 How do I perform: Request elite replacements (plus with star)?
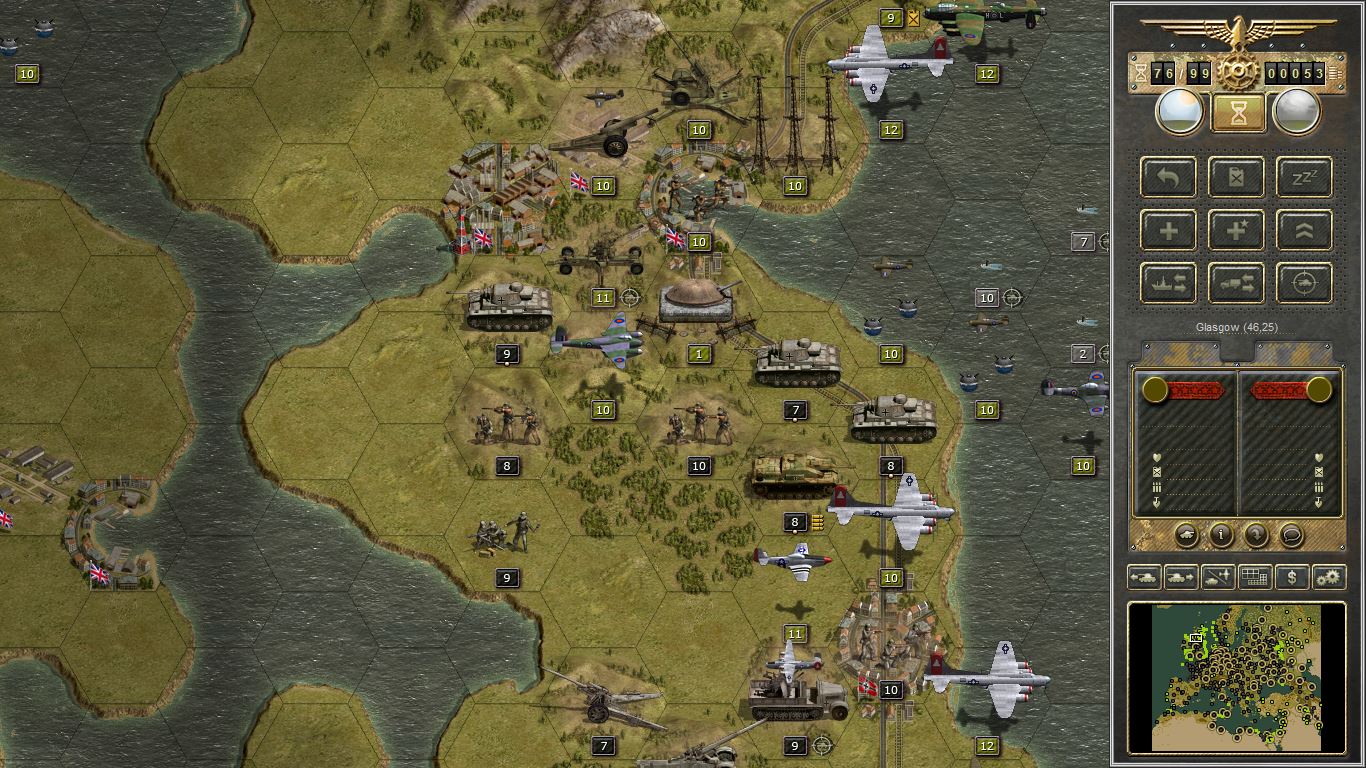(1237, 230)
